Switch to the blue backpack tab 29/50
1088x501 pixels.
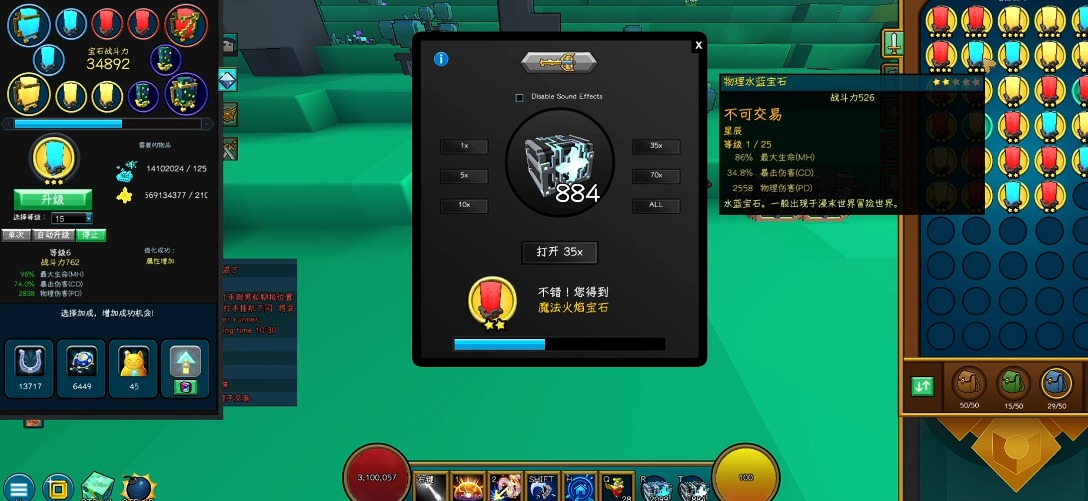[x=1056, y=383]
